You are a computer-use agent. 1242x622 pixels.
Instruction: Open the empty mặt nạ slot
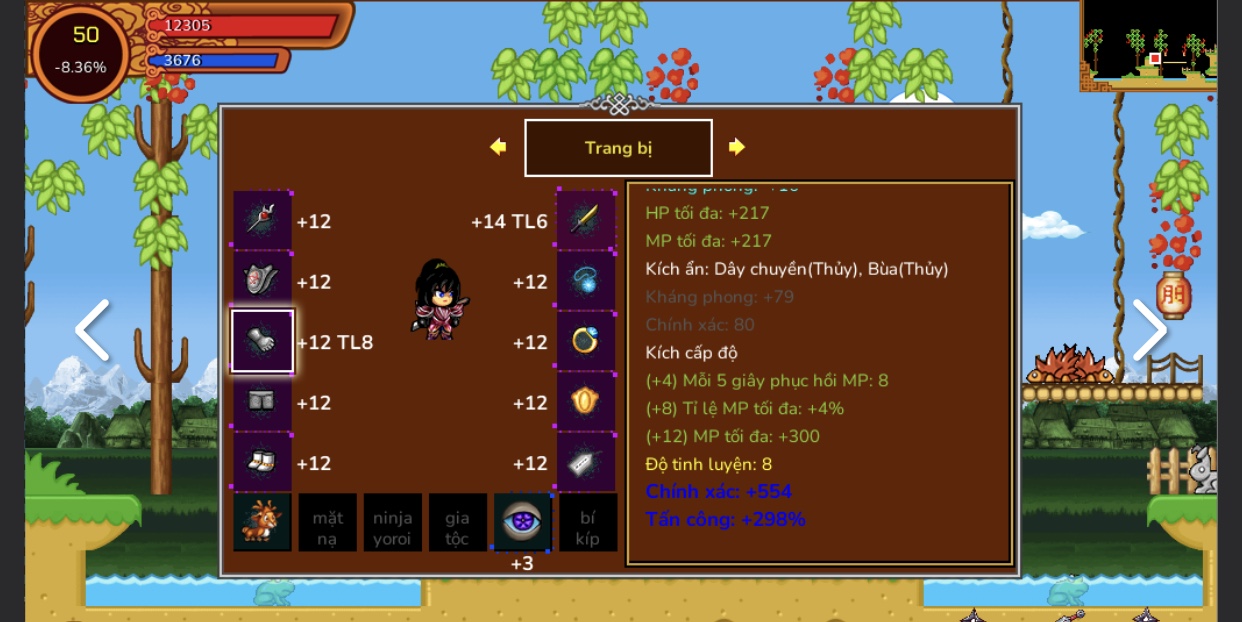click(328, 522)
